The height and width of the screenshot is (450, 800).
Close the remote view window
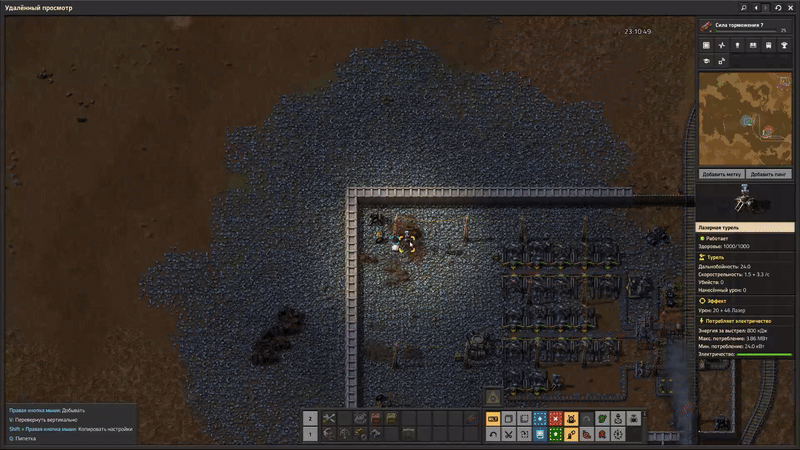point(791,7)
